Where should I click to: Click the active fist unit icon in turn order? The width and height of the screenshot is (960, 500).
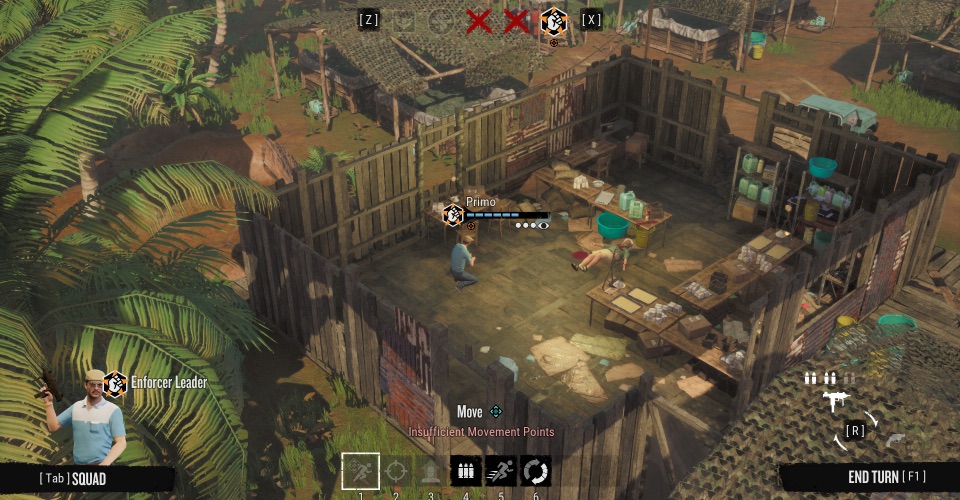pos(553,21)
